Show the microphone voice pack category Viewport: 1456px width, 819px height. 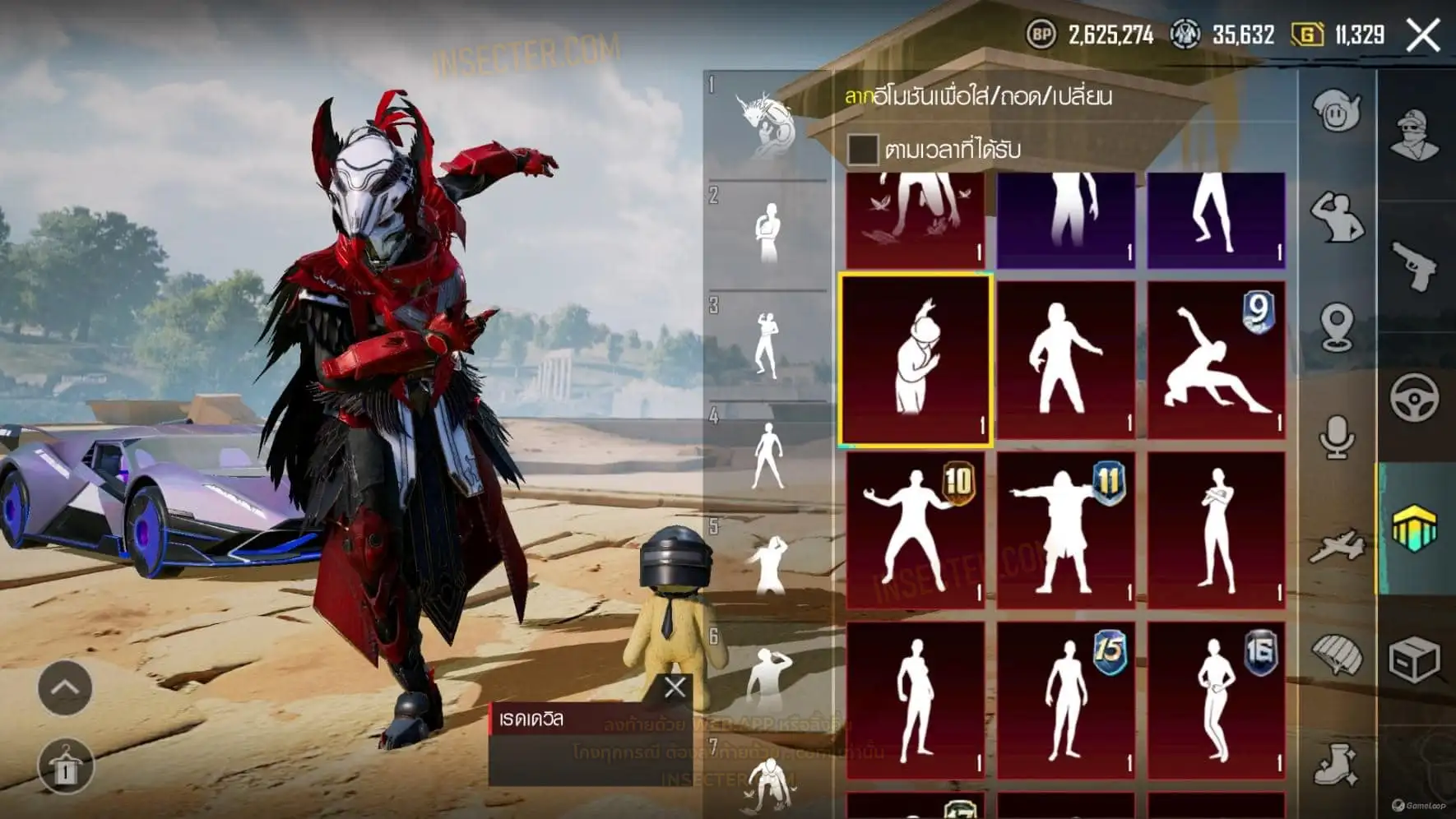[1337, 437]
